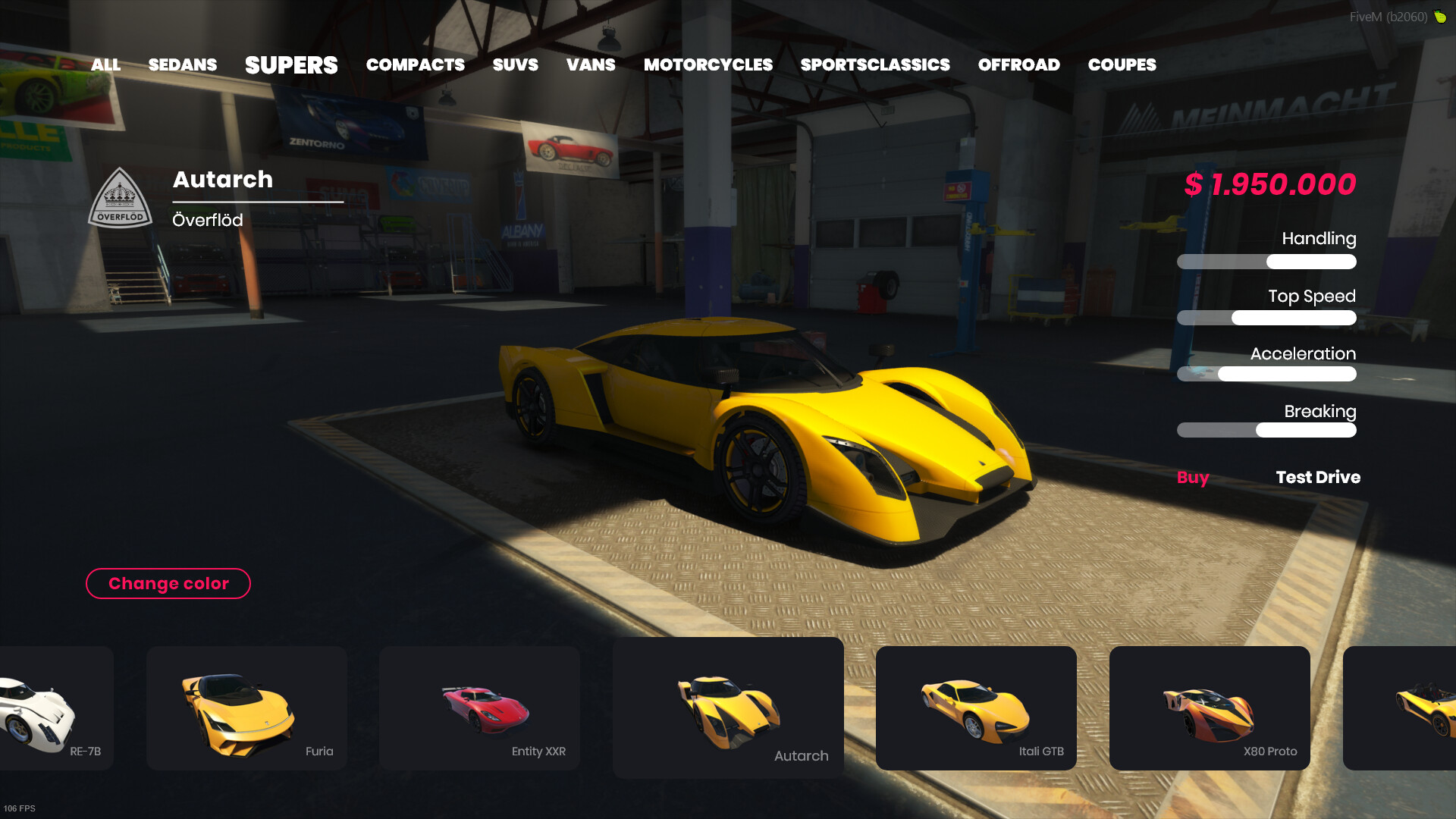The height and width of the screenshot is (819, 1456).
Task: Select the X80 Proto thumbnail
Action: [1210, 705]
